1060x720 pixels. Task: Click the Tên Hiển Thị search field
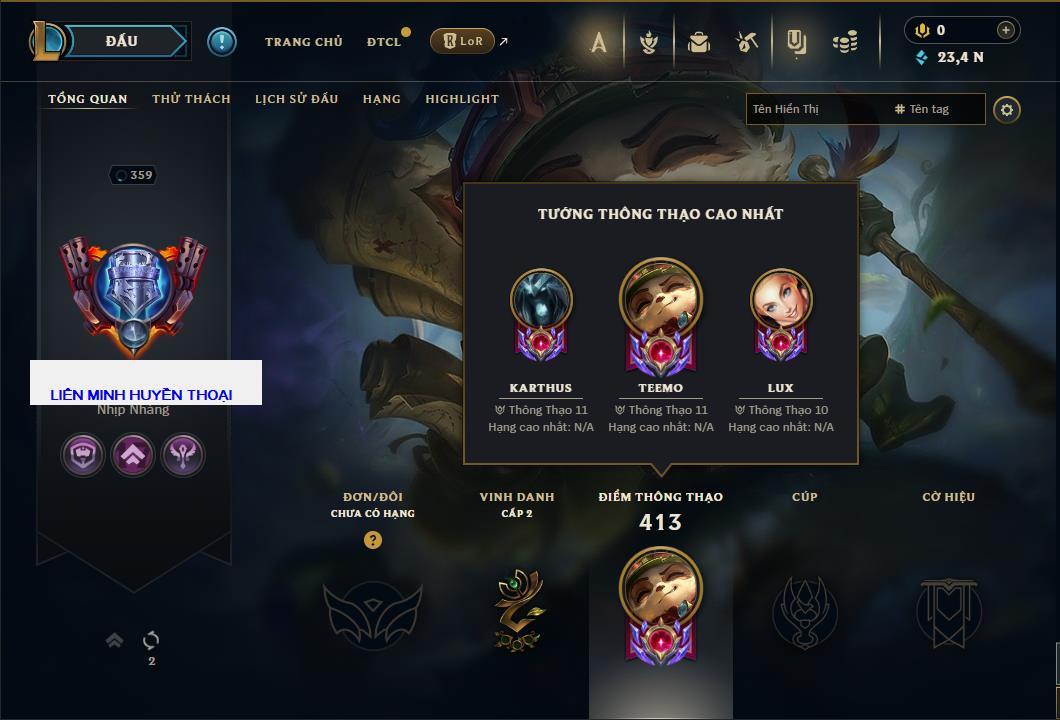(816, 109)
